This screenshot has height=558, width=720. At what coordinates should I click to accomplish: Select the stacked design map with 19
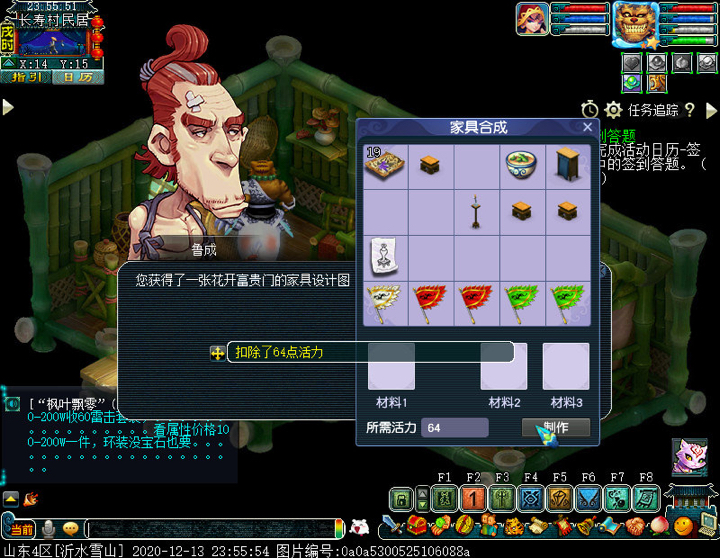pos(385,164)
